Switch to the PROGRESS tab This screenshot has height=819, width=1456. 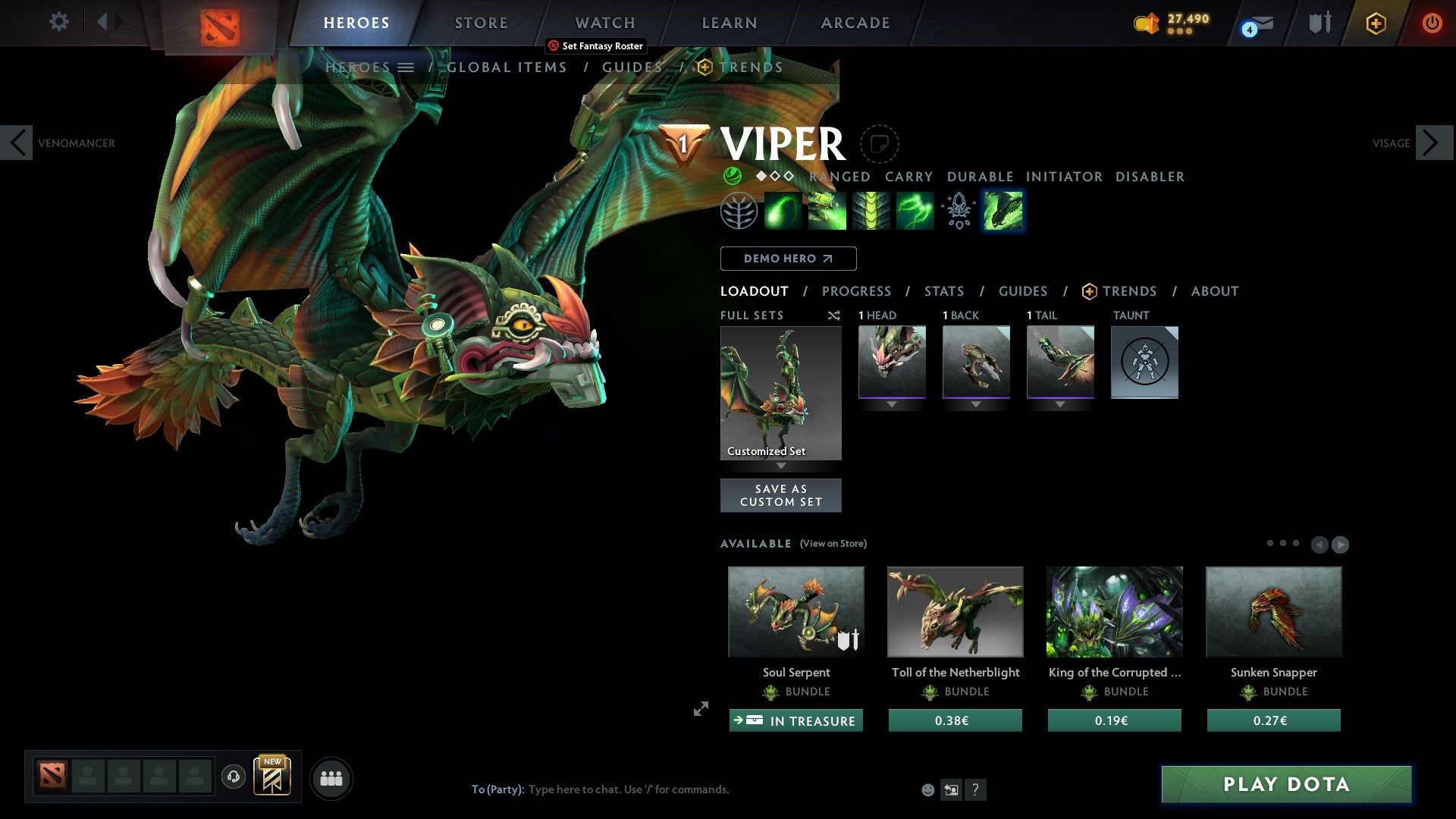(x=857, y=291)
